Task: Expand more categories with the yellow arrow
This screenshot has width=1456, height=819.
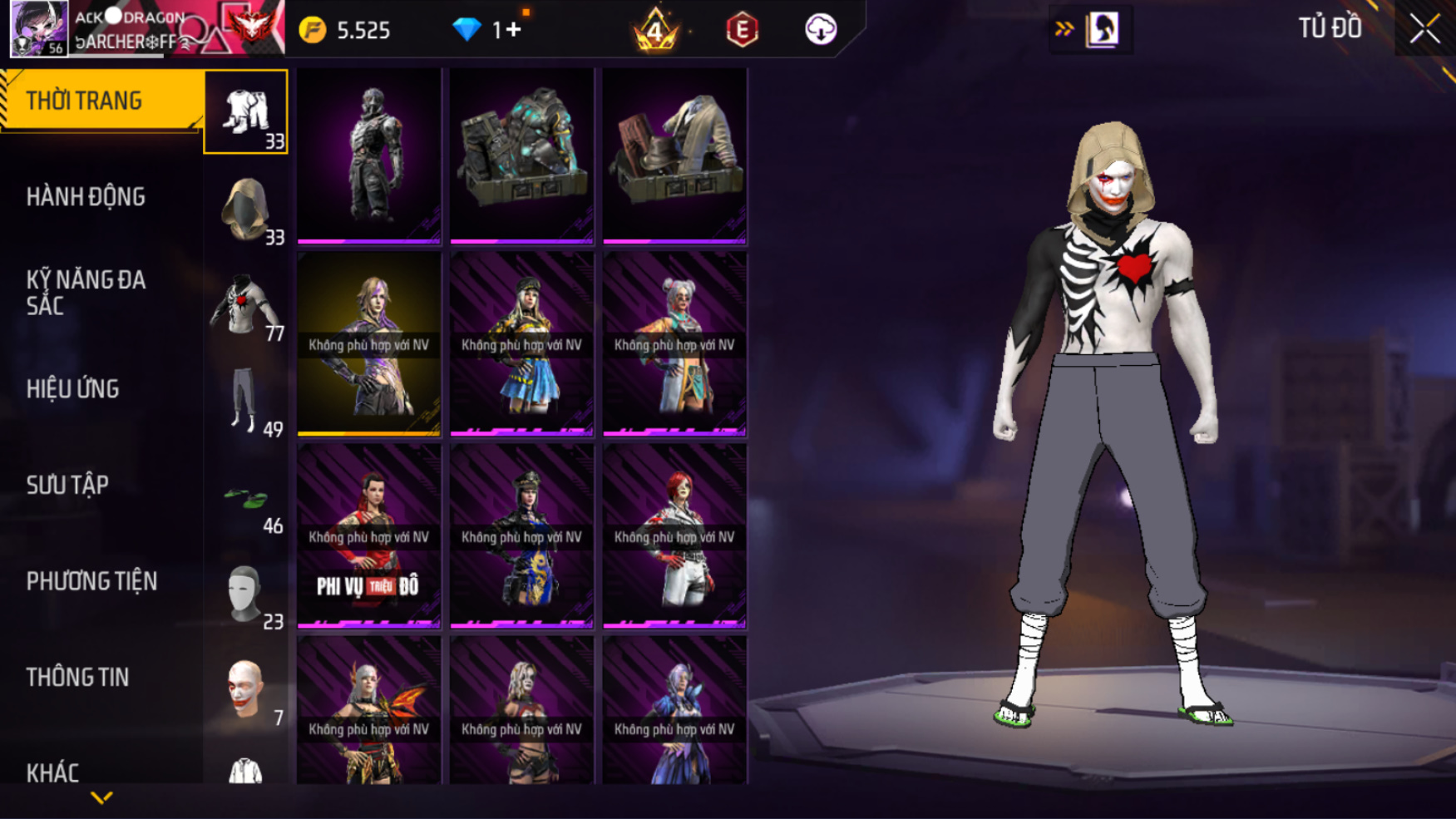Action: [x=101, y=798]
